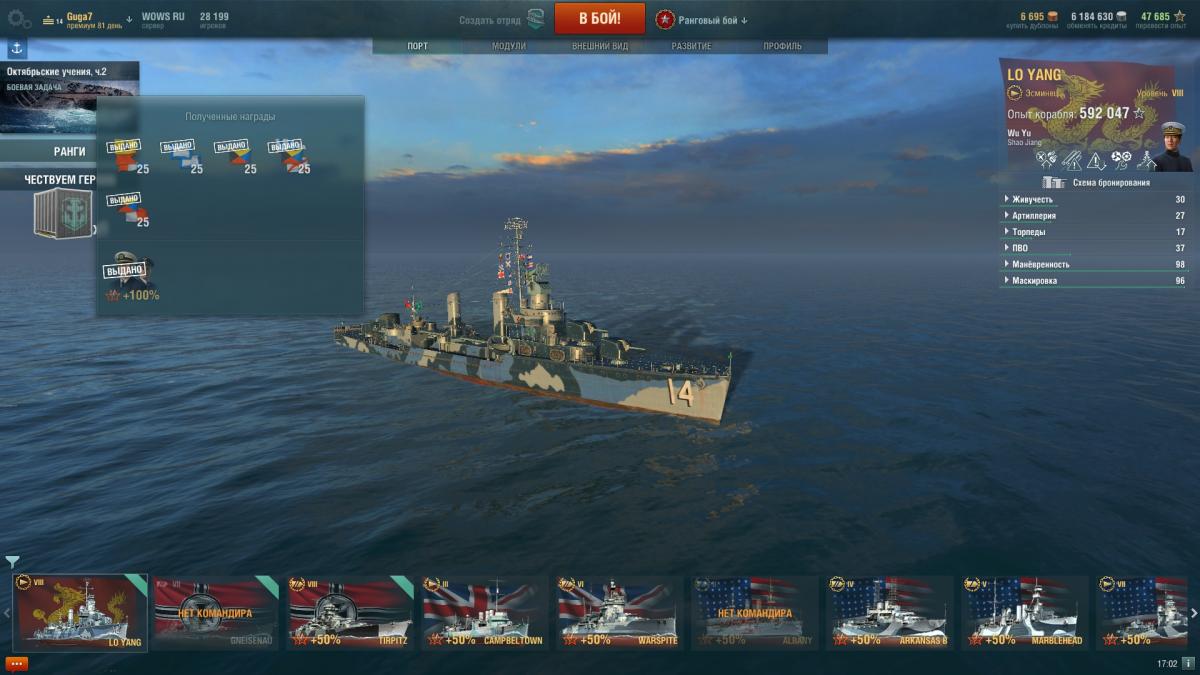Show the ПРОФИЛЬ tab
Image resolution: width=1200 pixels, height=675 pixels.
[782, 46]
